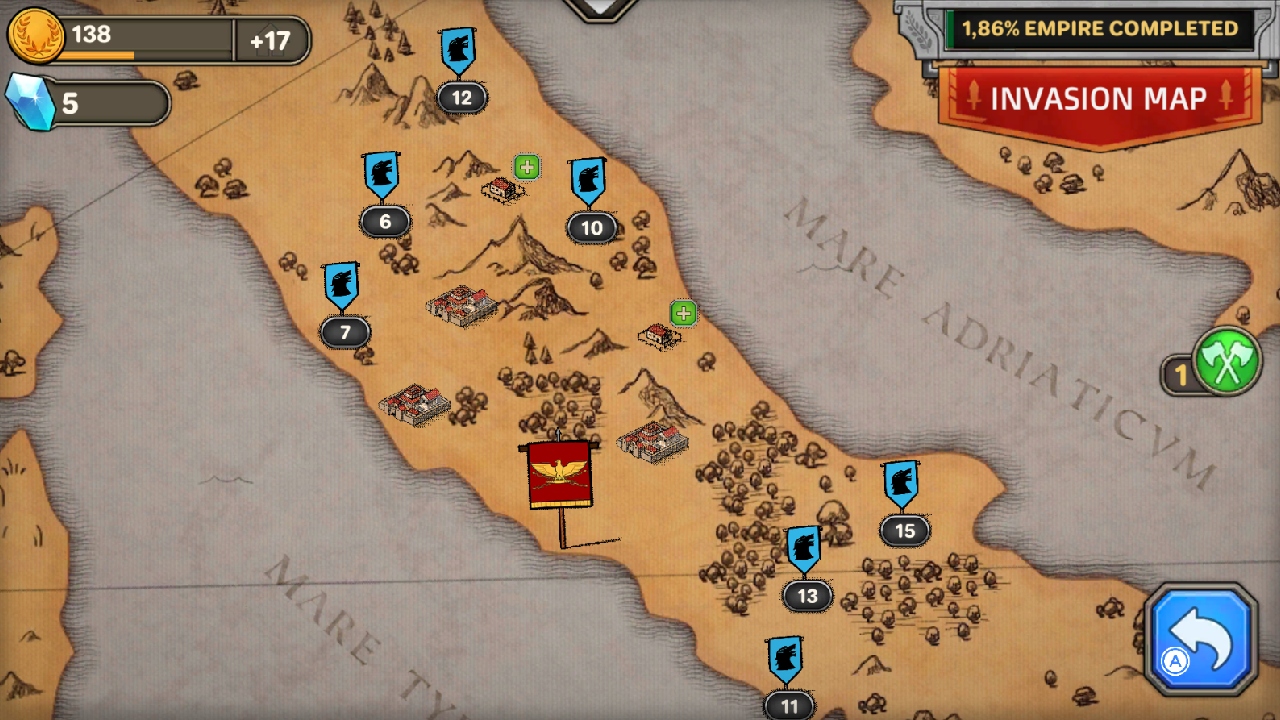Open battle level 6 marker

[383, 195]
